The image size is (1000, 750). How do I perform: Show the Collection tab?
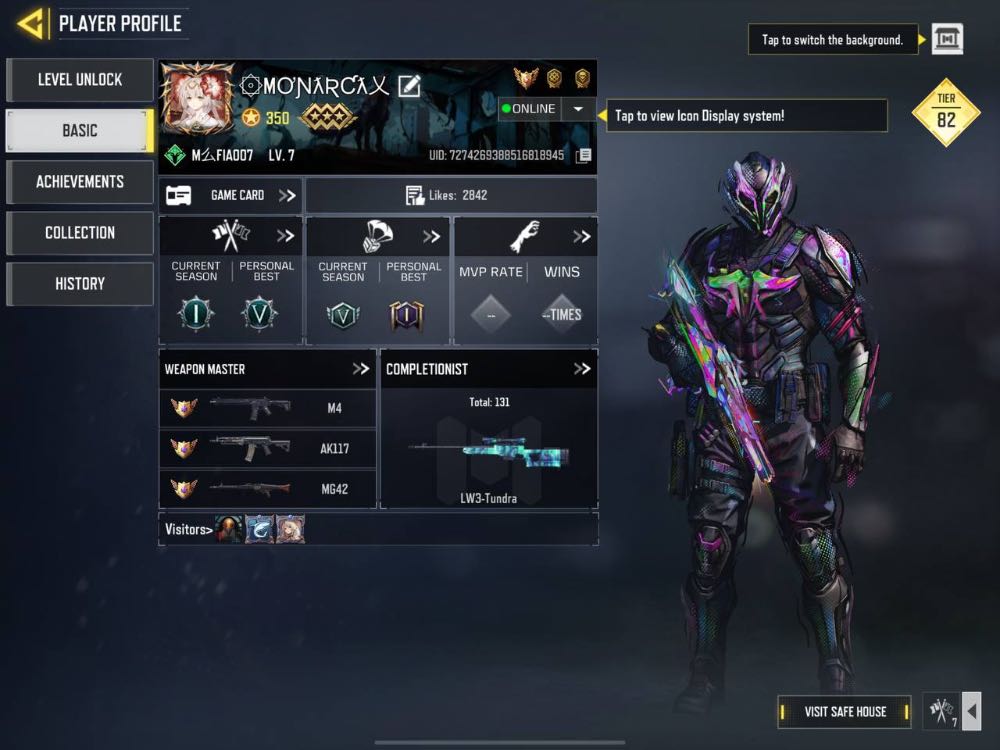click(x=80, y=233)
